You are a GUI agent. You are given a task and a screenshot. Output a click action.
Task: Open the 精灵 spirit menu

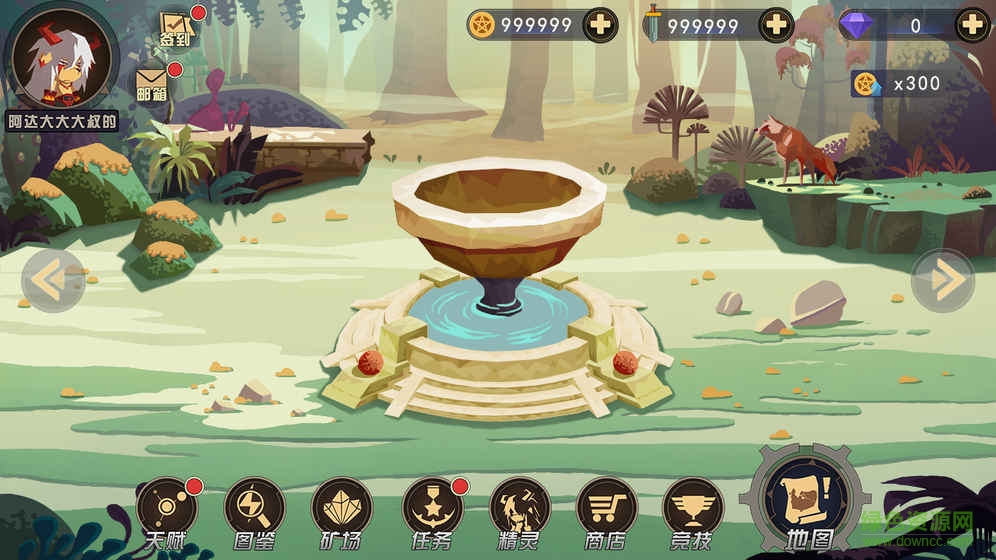tap(519, 508)
